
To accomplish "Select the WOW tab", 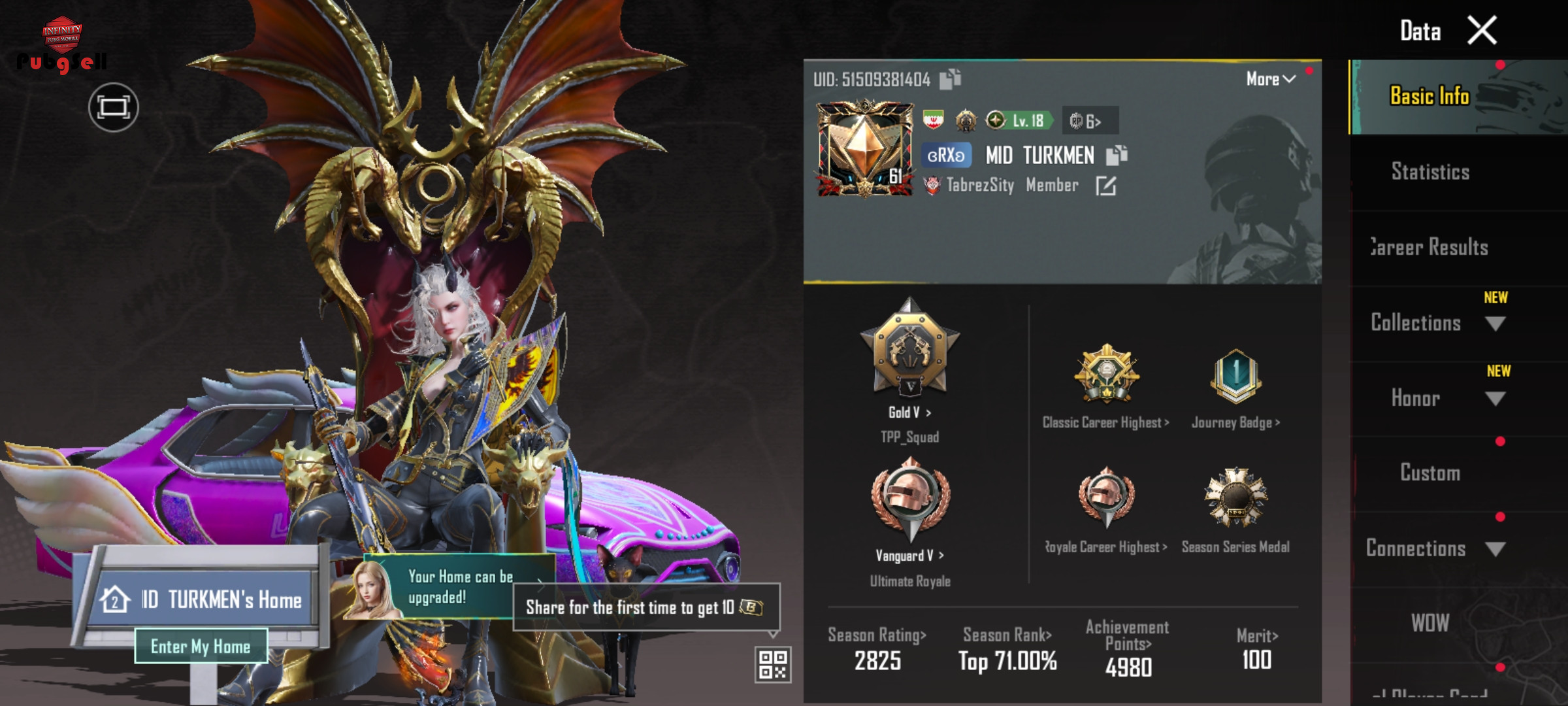I will [1430, 623].
